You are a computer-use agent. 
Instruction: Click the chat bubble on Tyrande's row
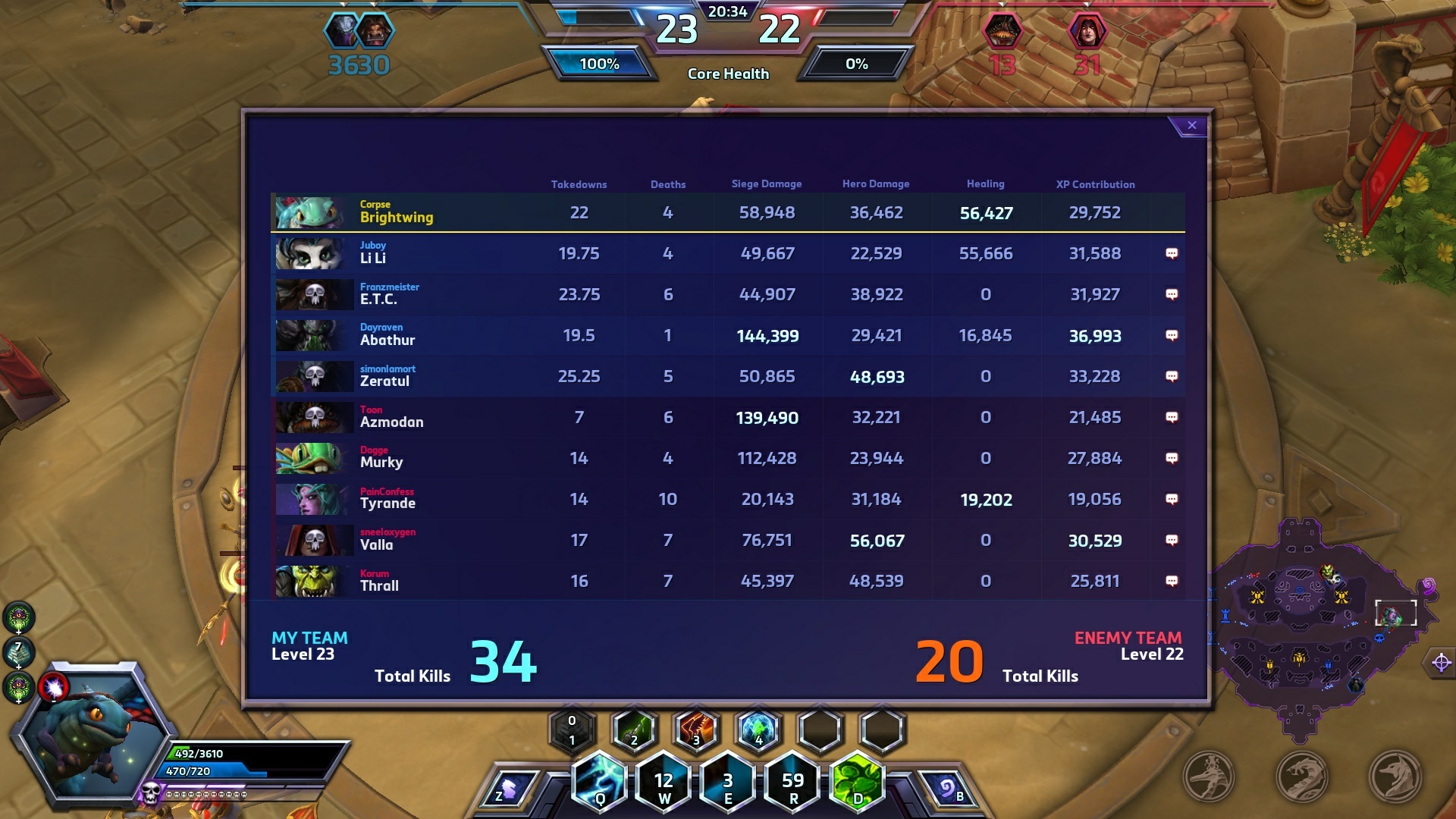pos(1172,499)
